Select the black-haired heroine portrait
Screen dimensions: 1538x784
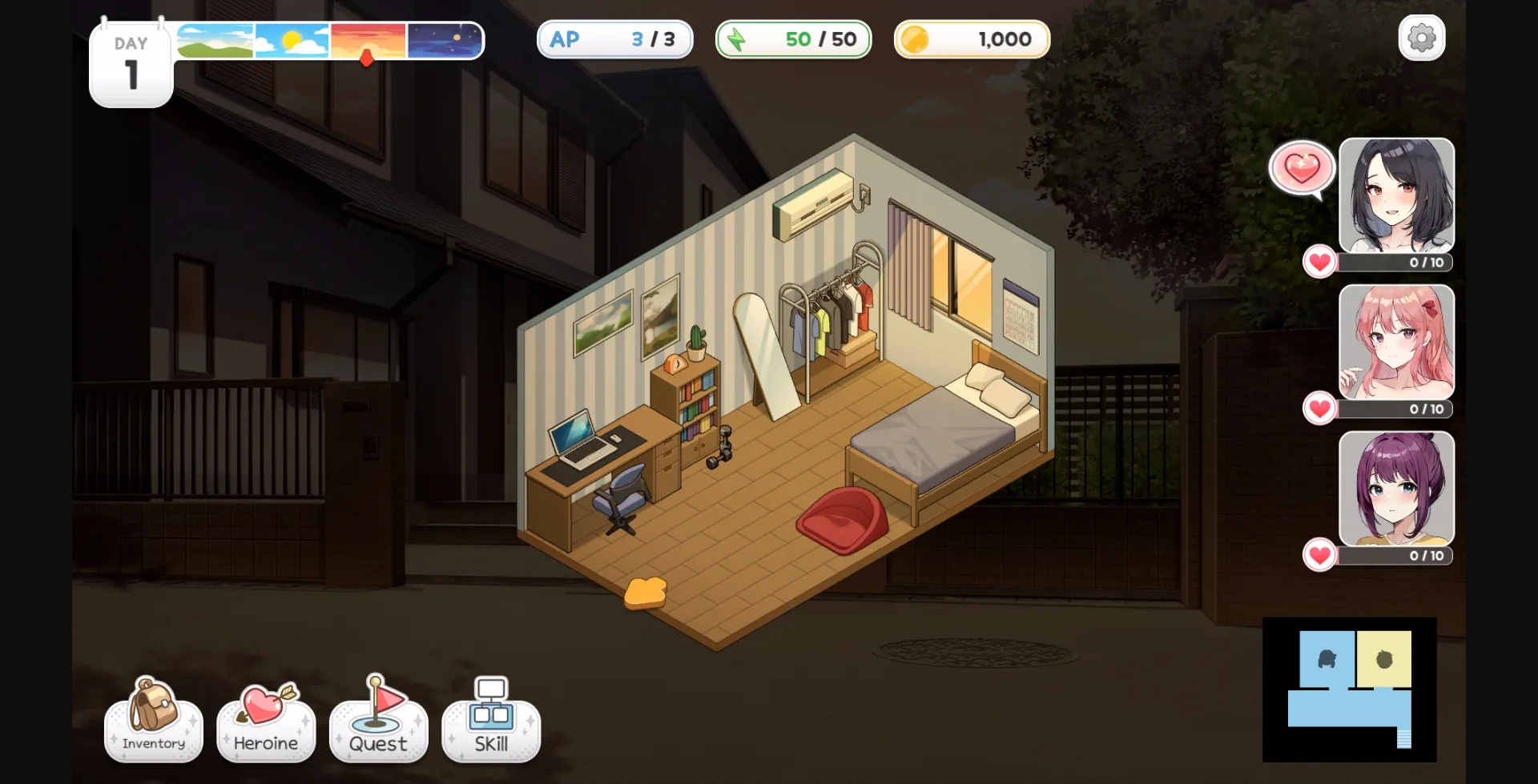1396,195
